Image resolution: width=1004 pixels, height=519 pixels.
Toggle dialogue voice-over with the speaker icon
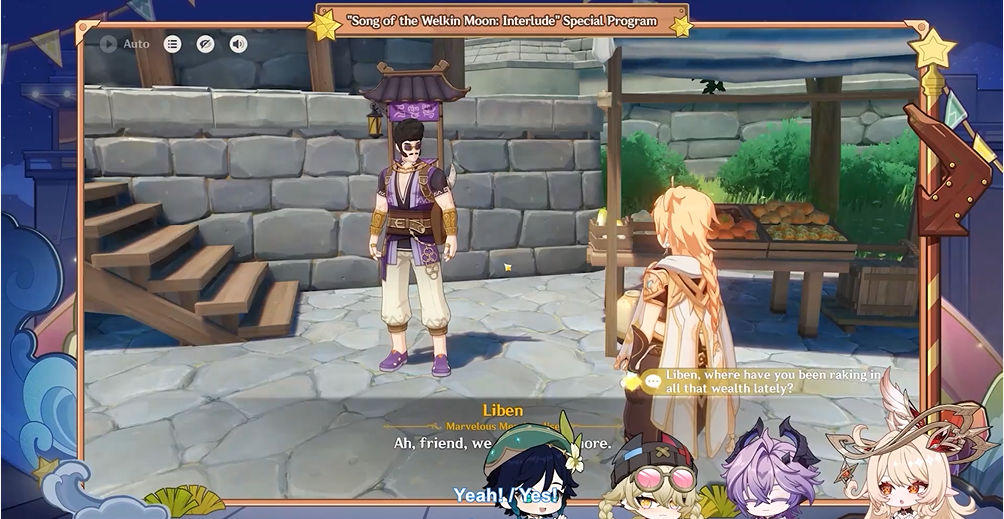tap(238, 44)
